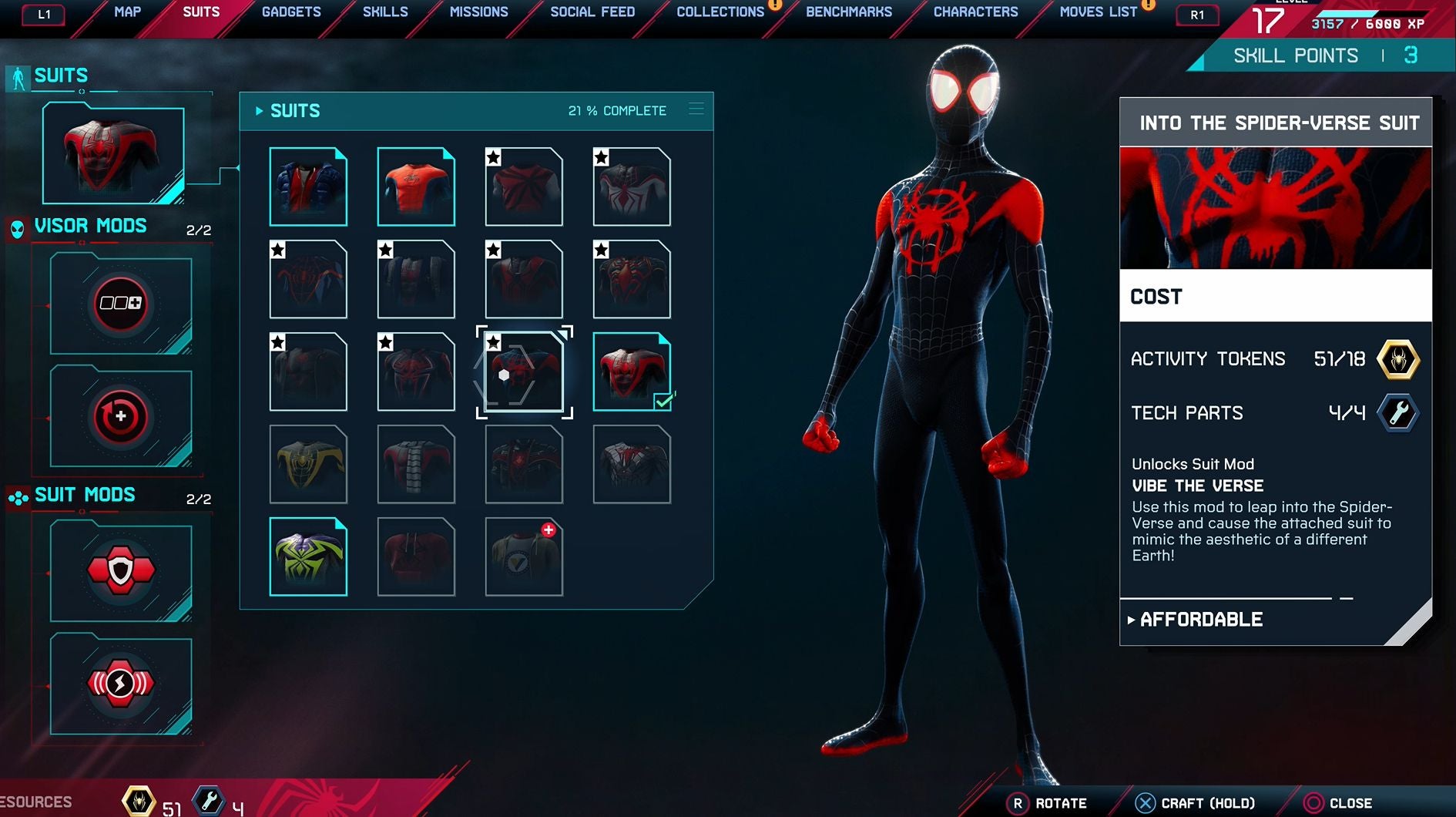Choose the blue jacket suit thumbnail
This screenshot has height=817, width=1456.
pyautogui.click(x=308, y=187)
